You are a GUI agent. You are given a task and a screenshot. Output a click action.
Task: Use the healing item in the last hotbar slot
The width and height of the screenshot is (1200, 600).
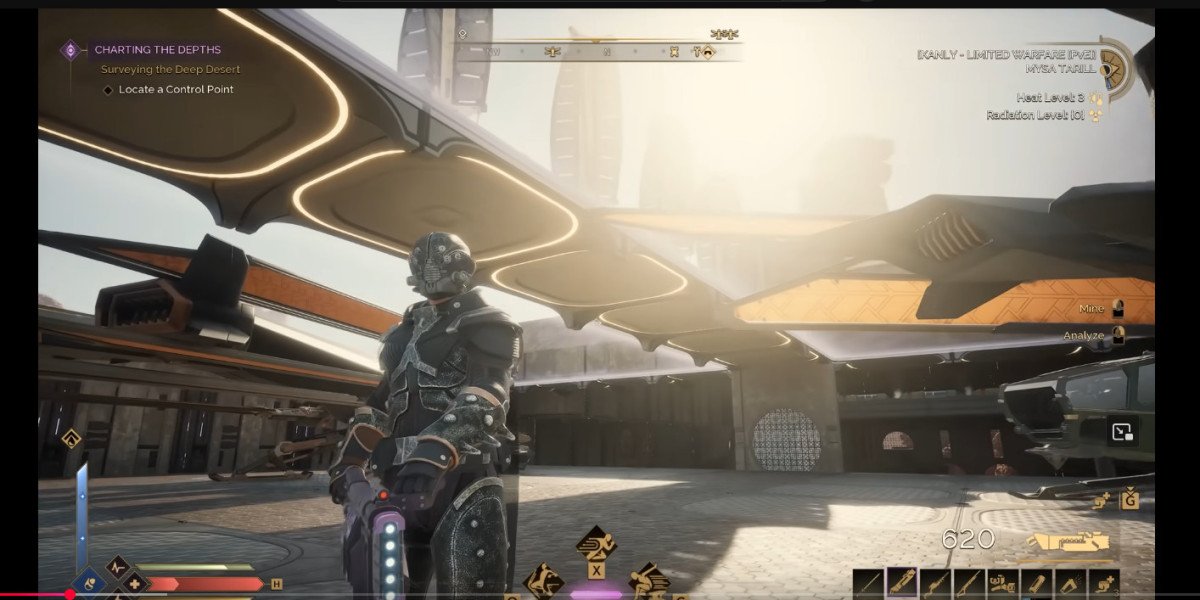[x=1104, y=584]
